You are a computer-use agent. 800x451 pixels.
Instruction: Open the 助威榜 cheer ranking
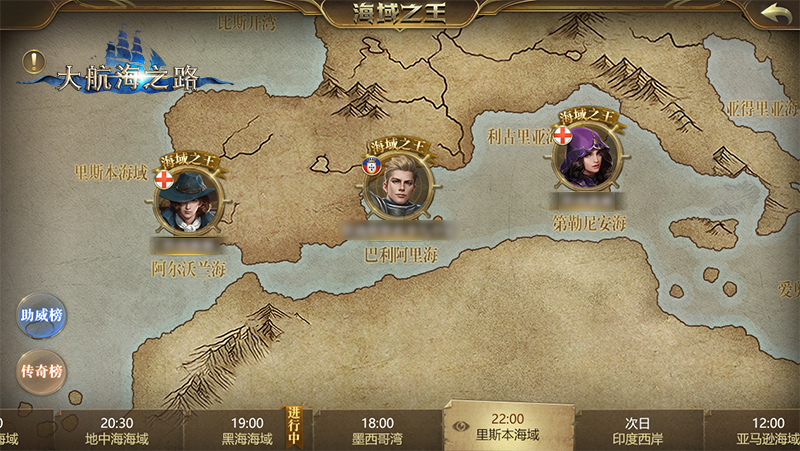coord(41,316)
